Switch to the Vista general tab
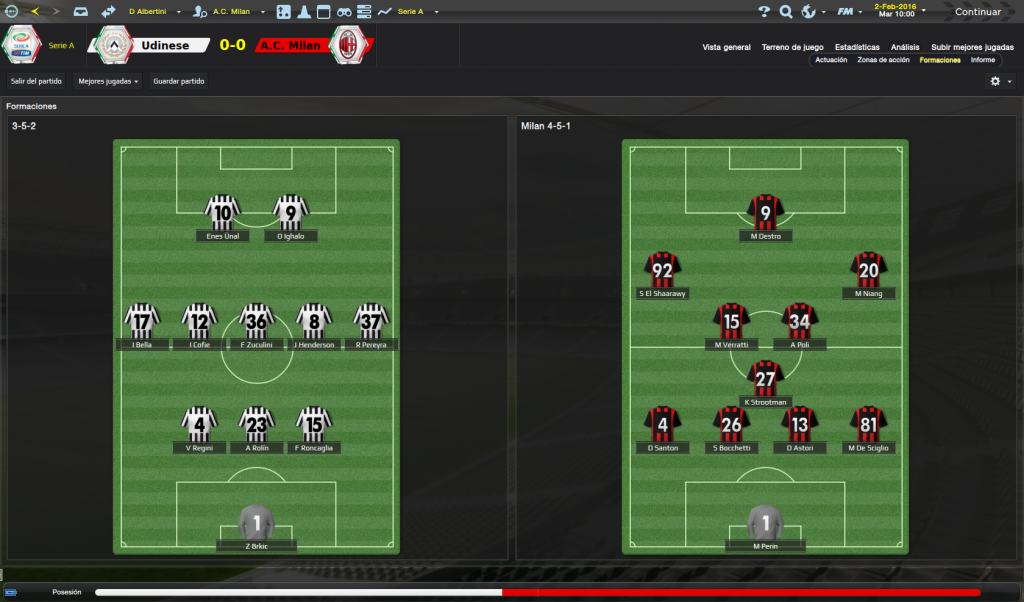 (x=726, y=47)
